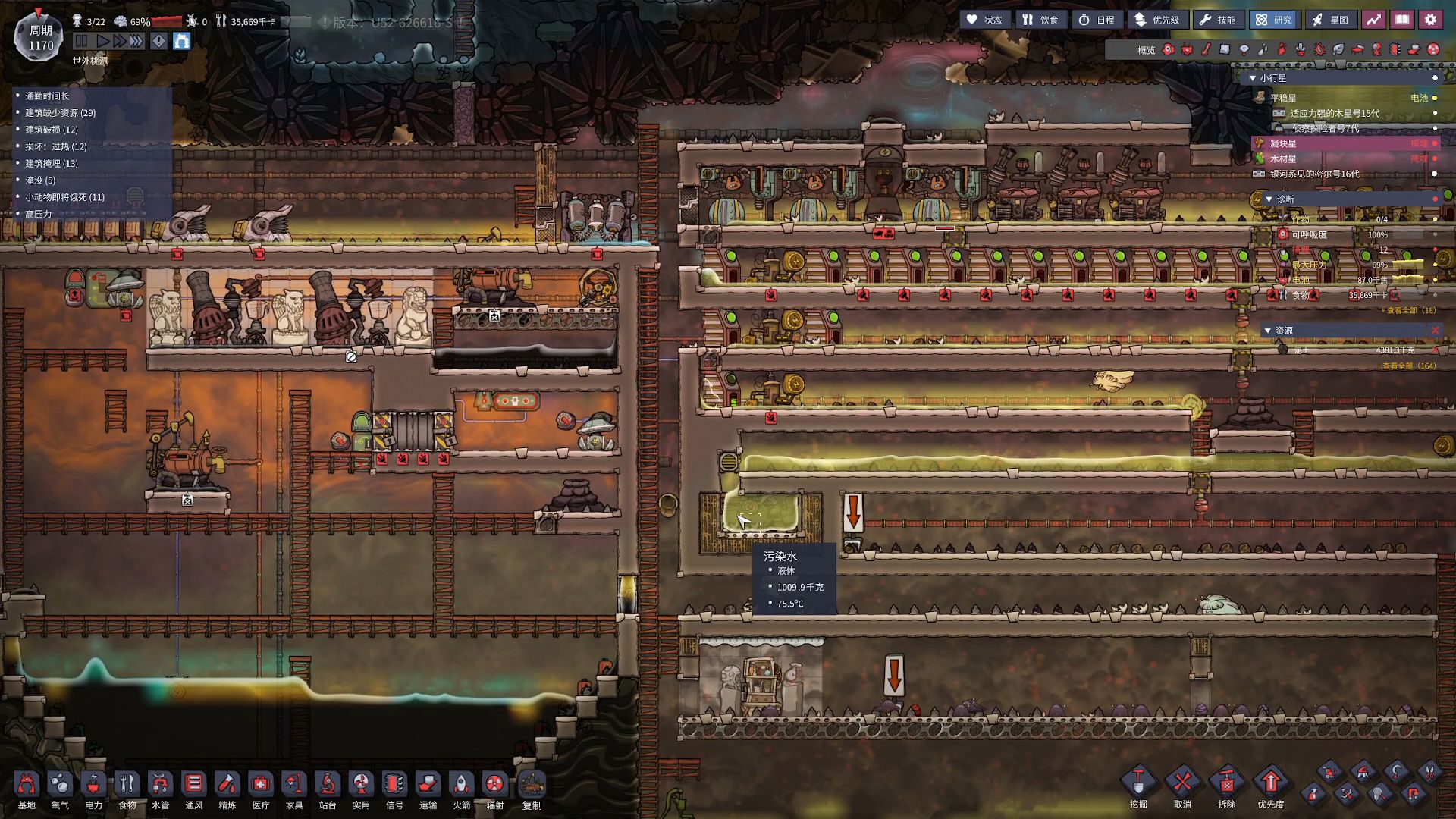Open the 辐射 radiation build category
Viewport: 1456px width, 819px height.
coord(494,789)
